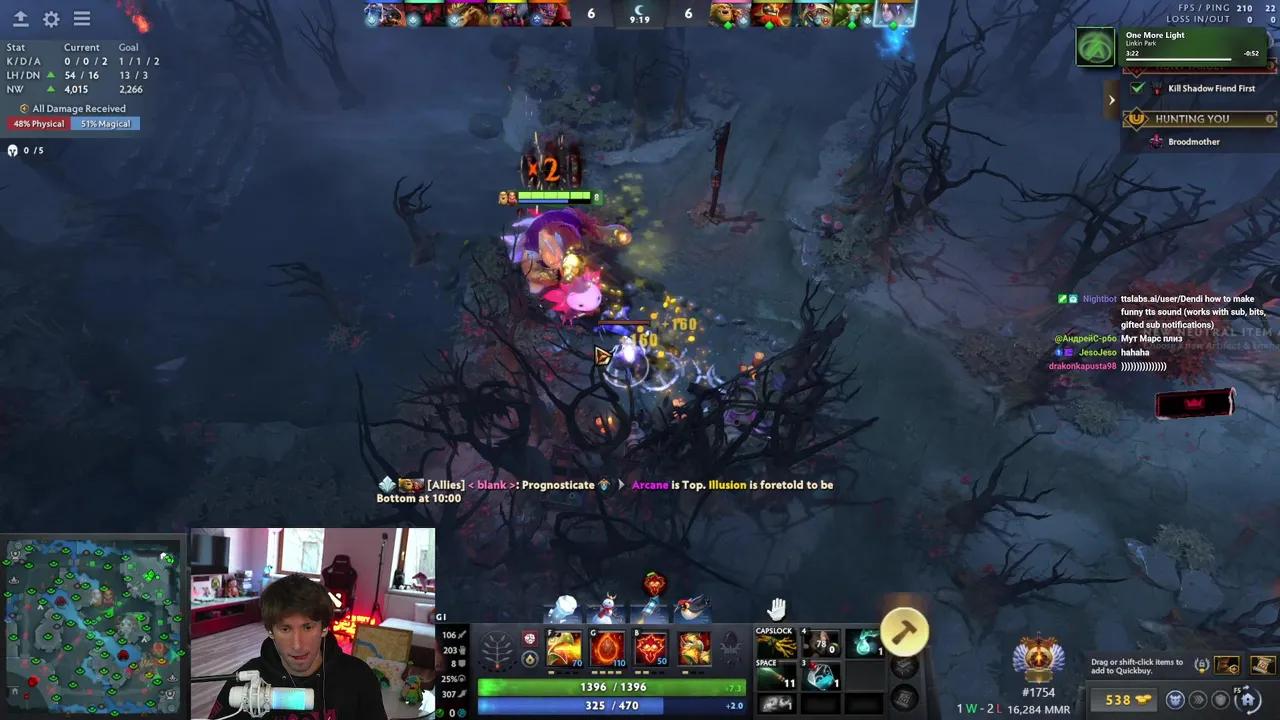Expand the quest panel with the side chevron
Screen dimensions: 1280x720
[1111, 99]
